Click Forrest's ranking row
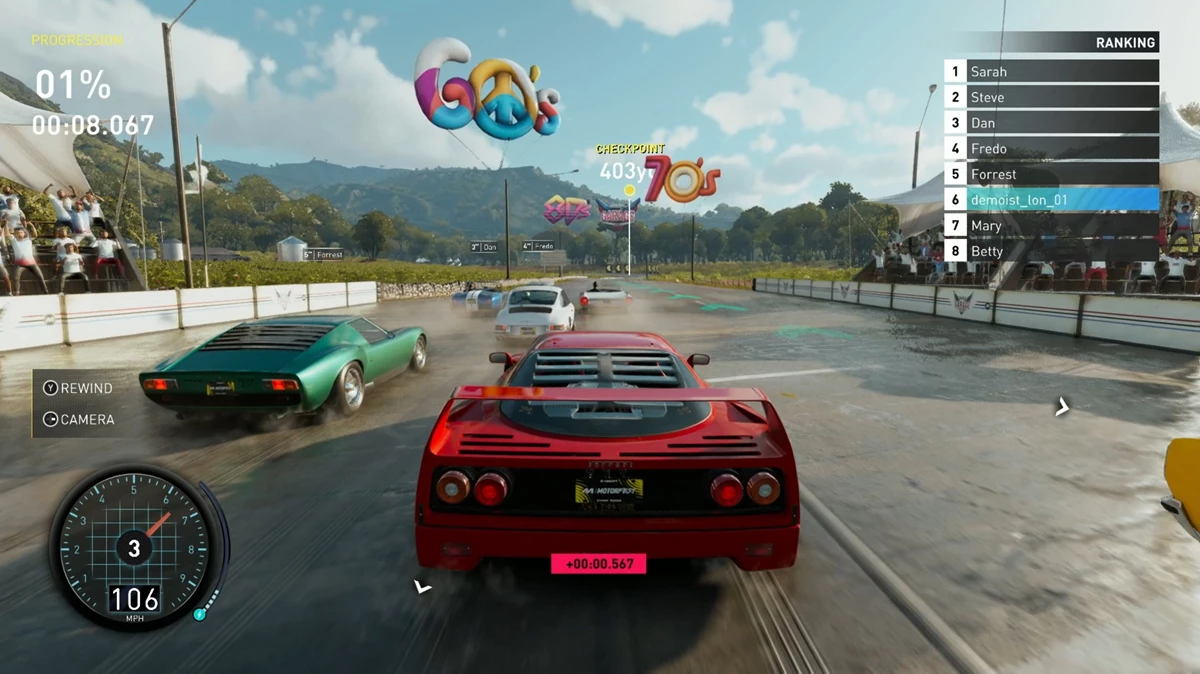 click(1050, 174)
